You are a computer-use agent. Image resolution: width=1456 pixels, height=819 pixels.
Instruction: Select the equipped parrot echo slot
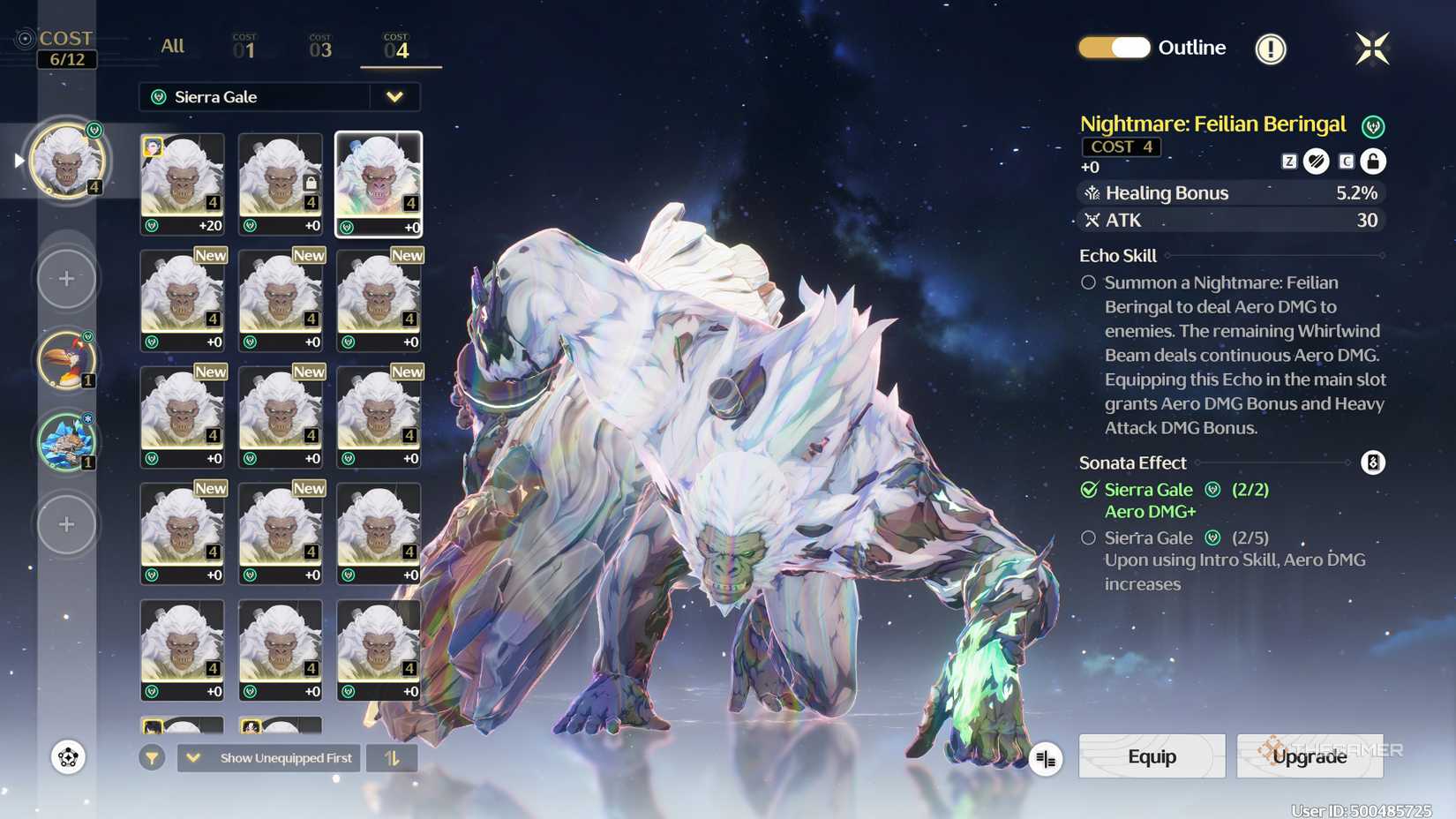point(66,360)
